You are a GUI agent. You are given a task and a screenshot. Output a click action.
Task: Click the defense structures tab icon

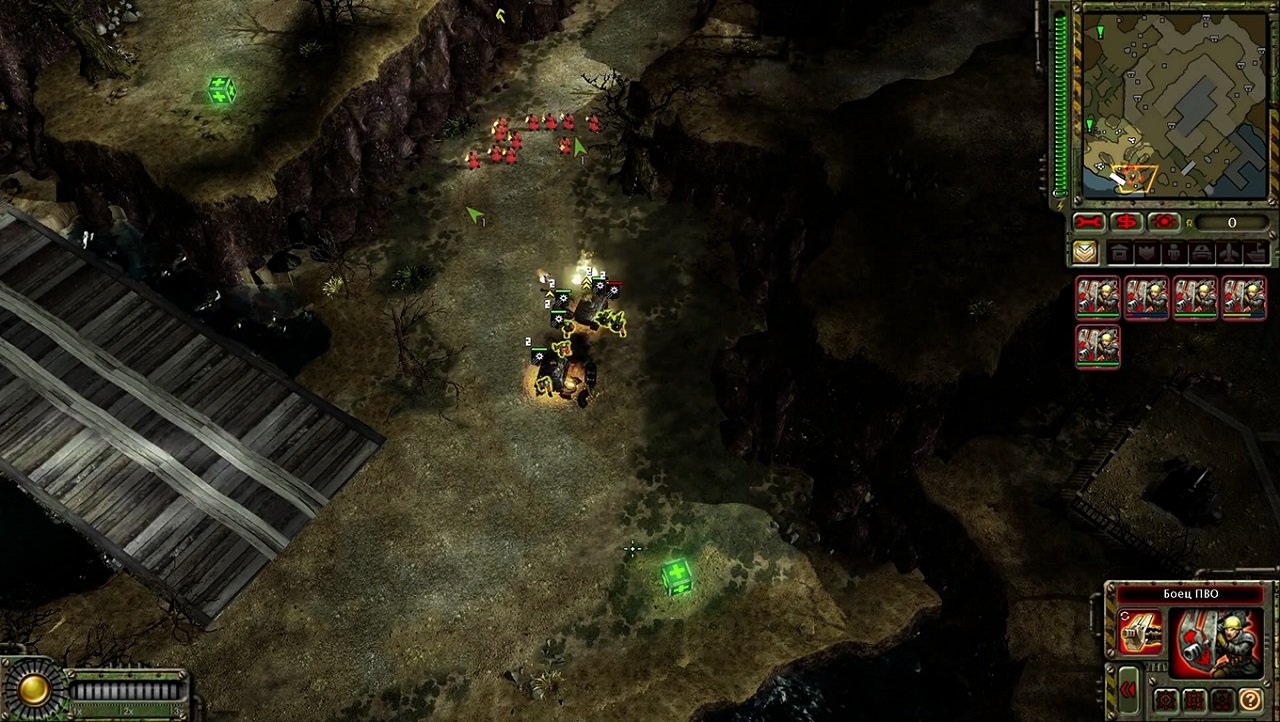[1146, 252]
